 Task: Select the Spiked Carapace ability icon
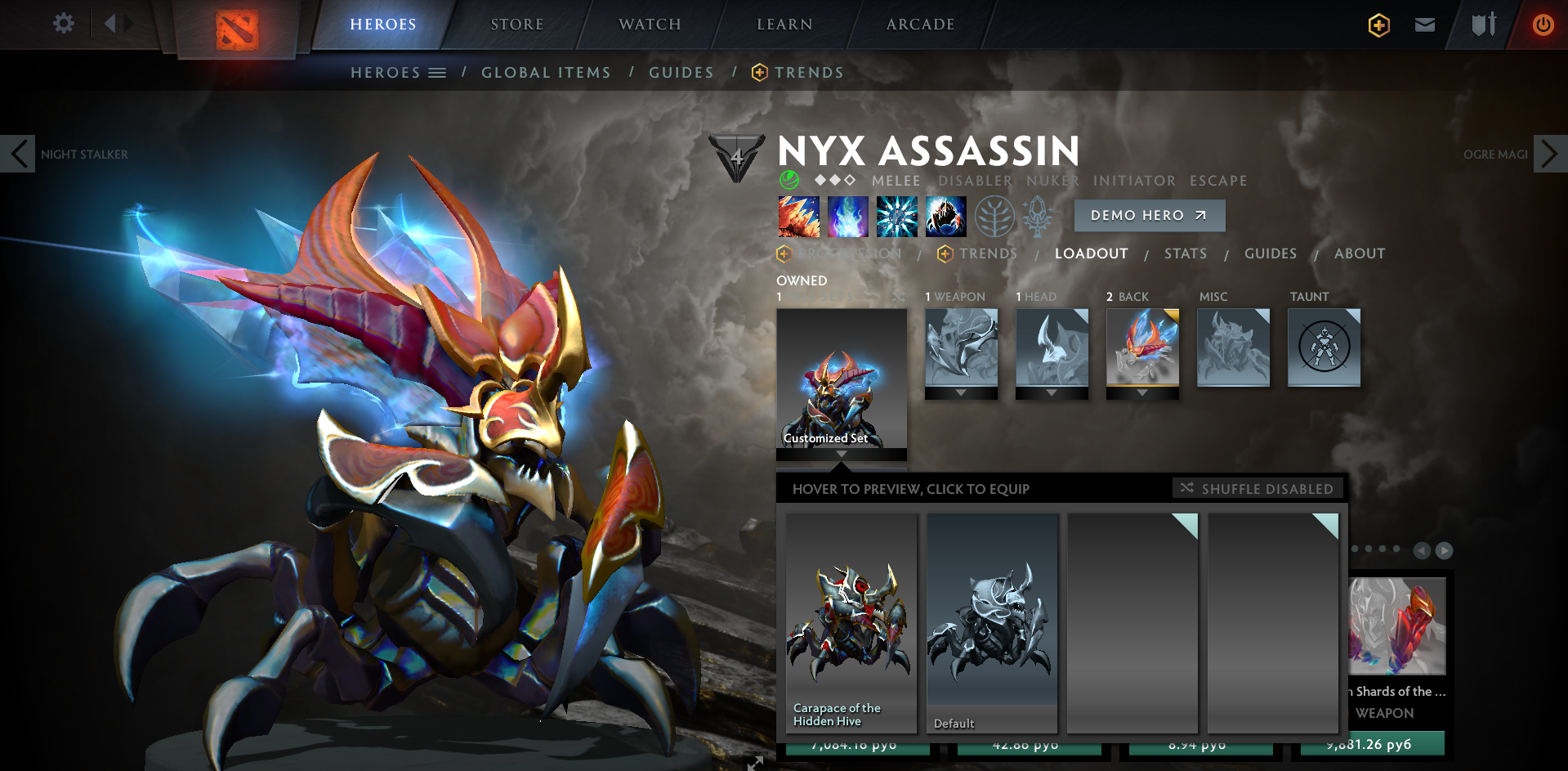(x=896, y=216)
